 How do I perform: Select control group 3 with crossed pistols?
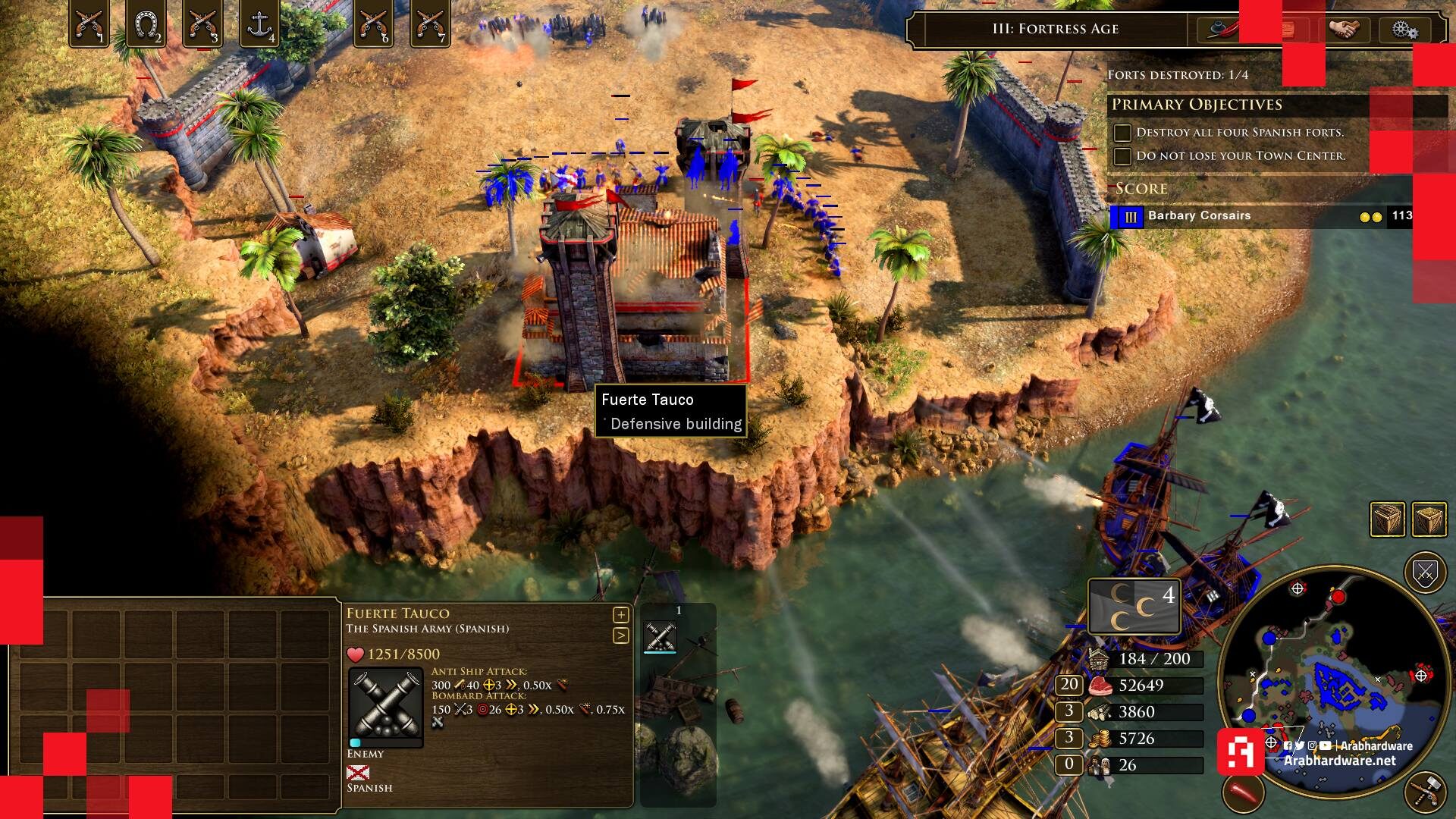[x=202, y=24]
